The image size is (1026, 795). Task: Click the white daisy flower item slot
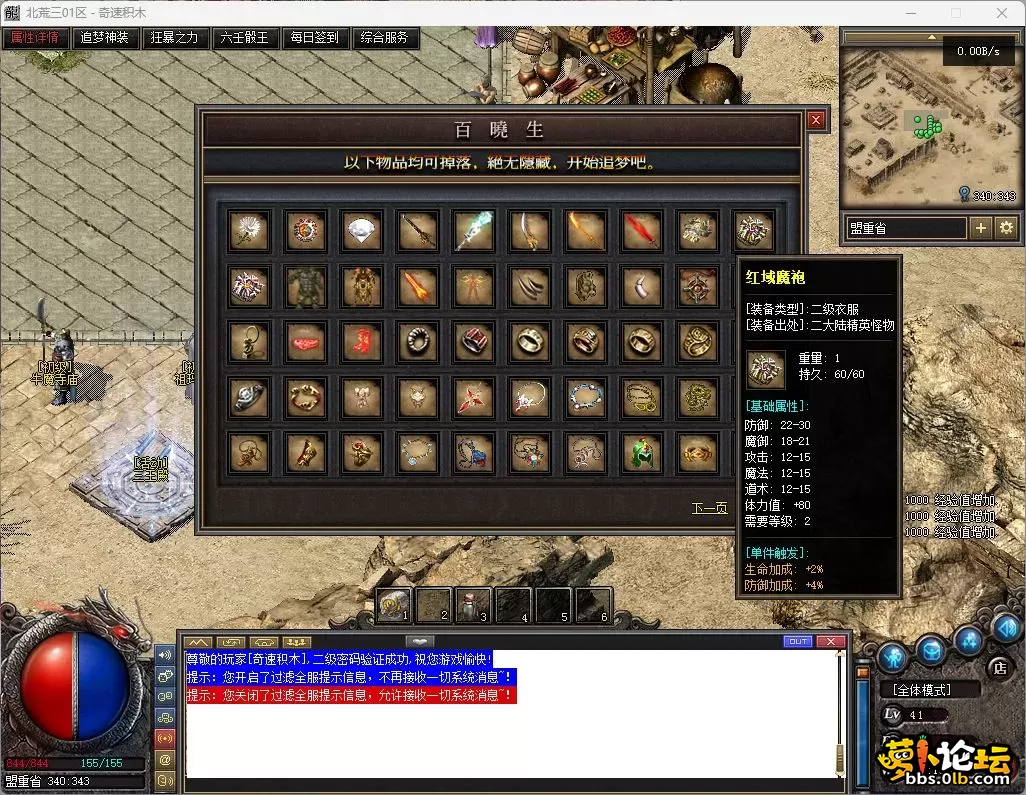point(247,231)
